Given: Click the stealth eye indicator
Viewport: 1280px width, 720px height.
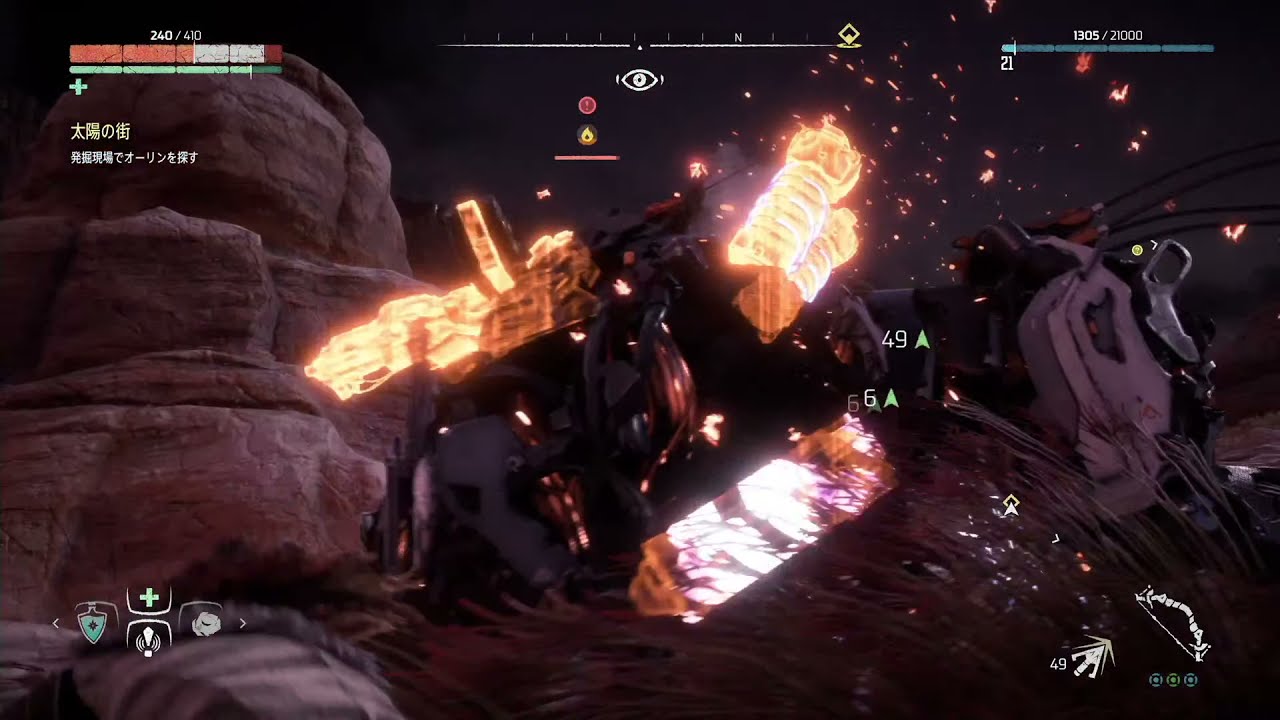Looking at the screenshot, I should 640,80.
